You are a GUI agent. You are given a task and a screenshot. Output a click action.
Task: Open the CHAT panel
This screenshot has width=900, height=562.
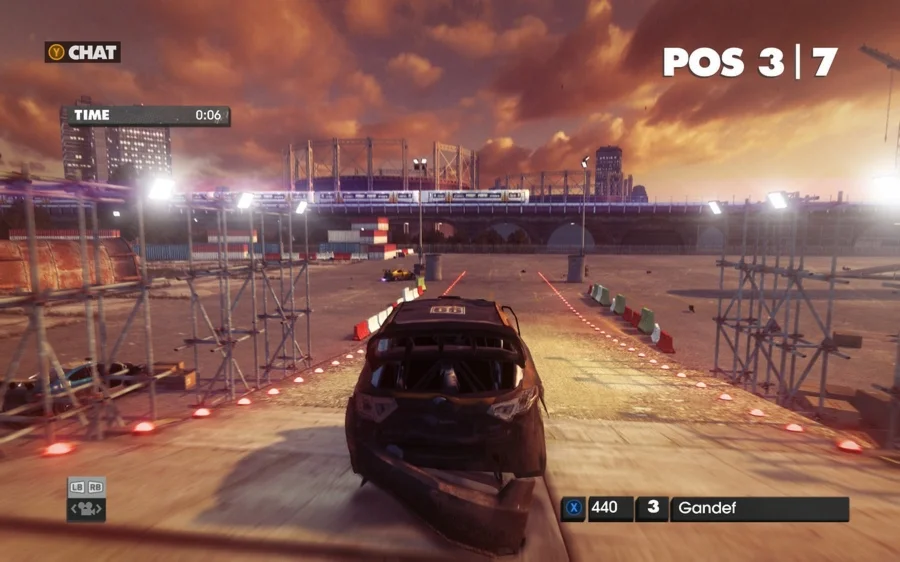(83, 52)
